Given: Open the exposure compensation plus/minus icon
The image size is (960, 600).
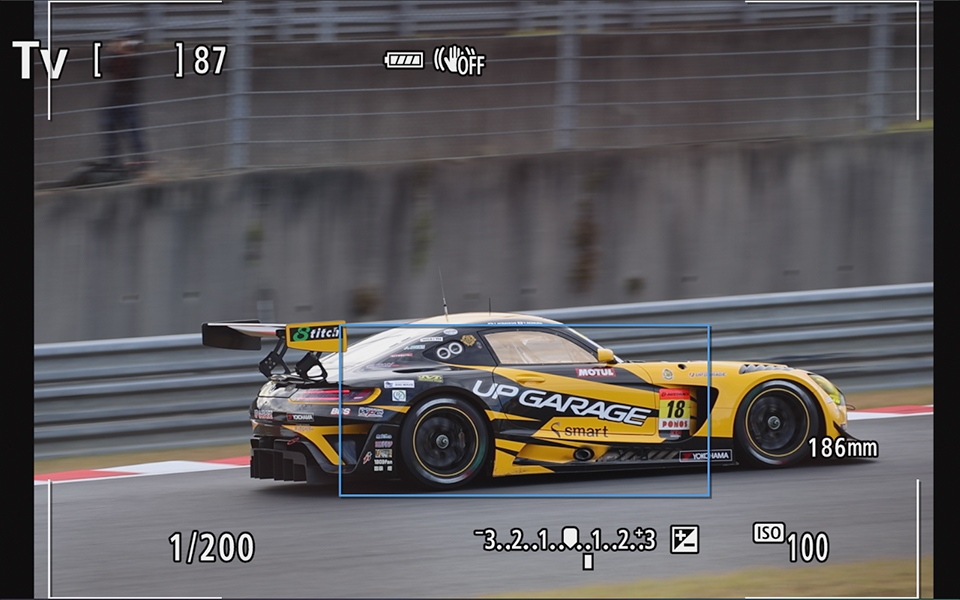Looking at the screenshot, I should pos(684,540).
